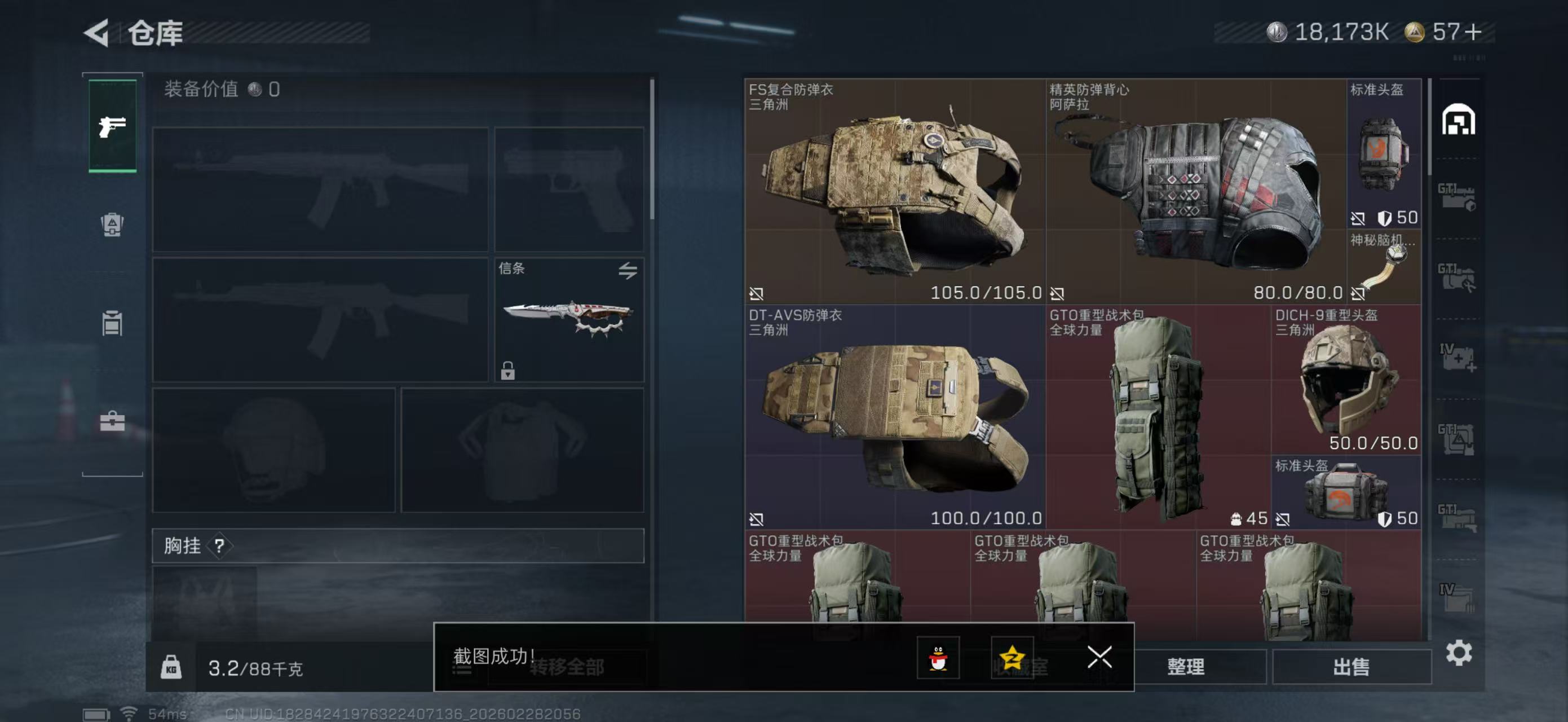The image size is (1568, 722).
Task: Open the red briefcase tab
Action: (x=113, y=421)
